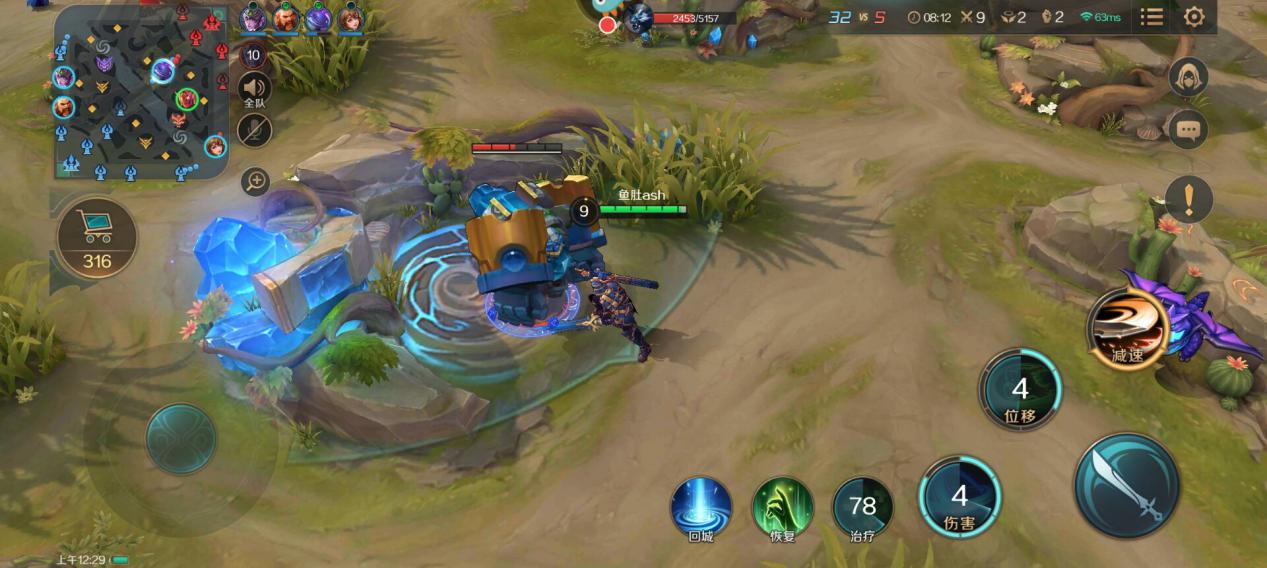Viewport: 1267px width, 568px height.
Task: Click the virtual movement joystick
Action: coord(181,438)
